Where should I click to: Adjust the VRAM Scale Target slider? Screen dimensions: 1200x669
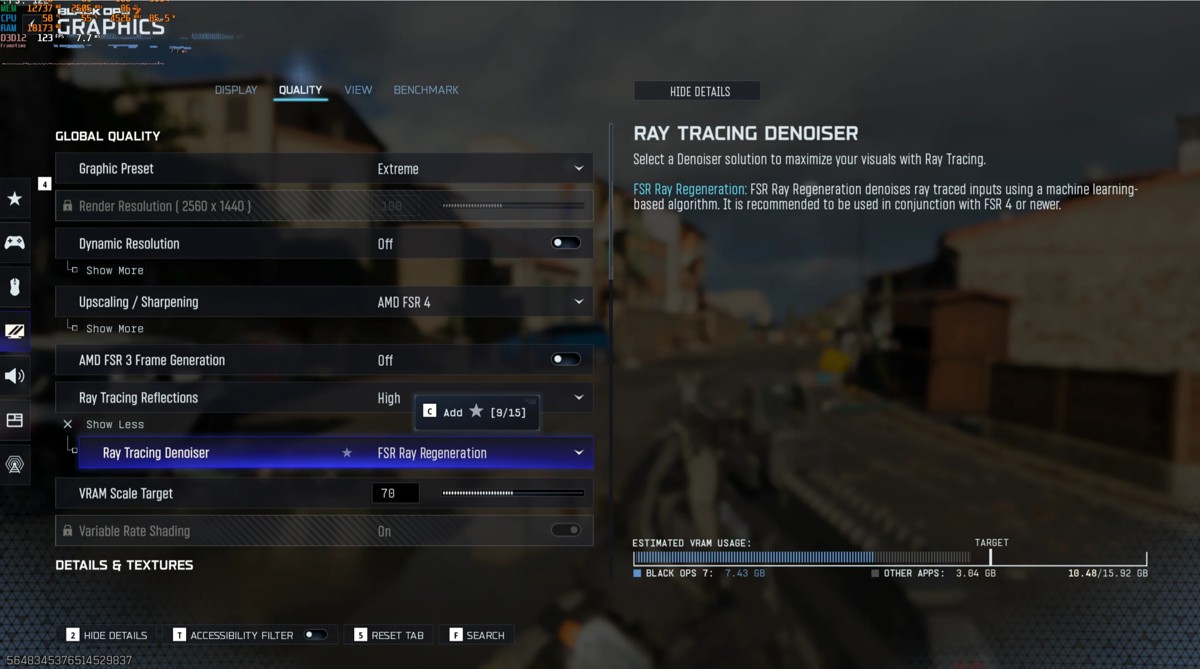click(x=512, y=493)
